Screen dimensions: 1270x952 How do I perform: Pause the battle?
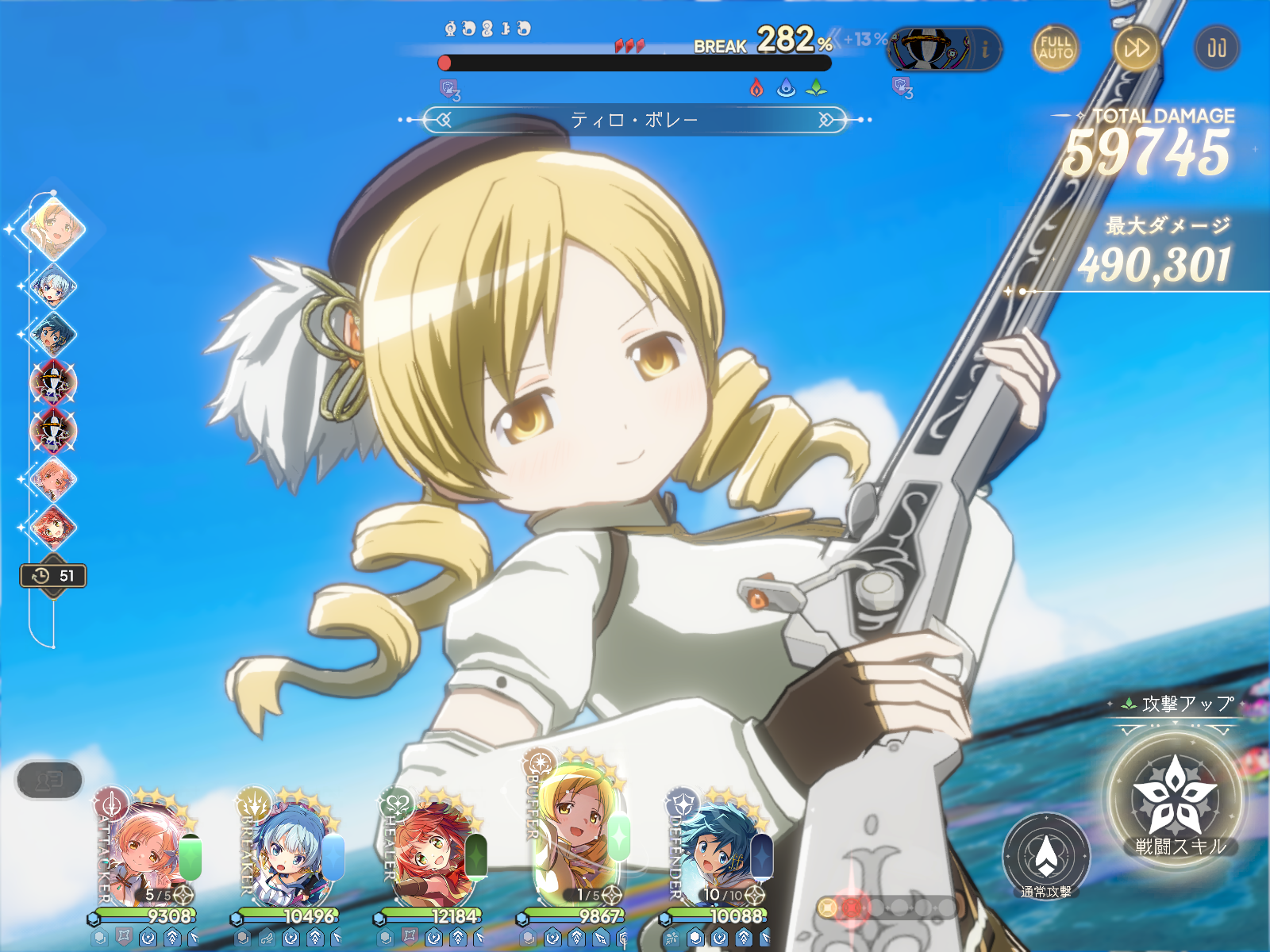click(1216, 48)
